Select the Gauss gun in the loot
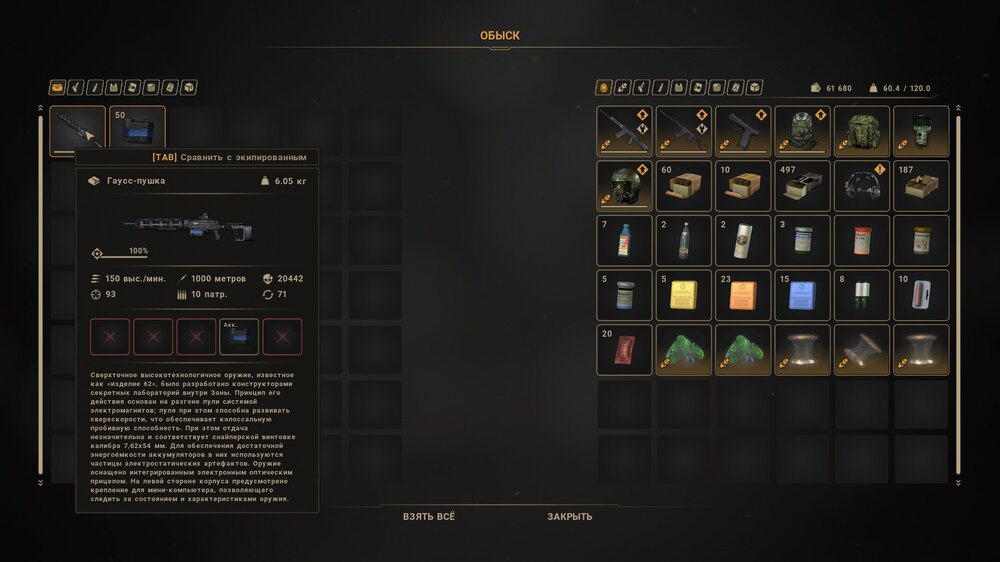Image resolution: width=1000 pixels, height=562 pixels. (x=78, y=131)
